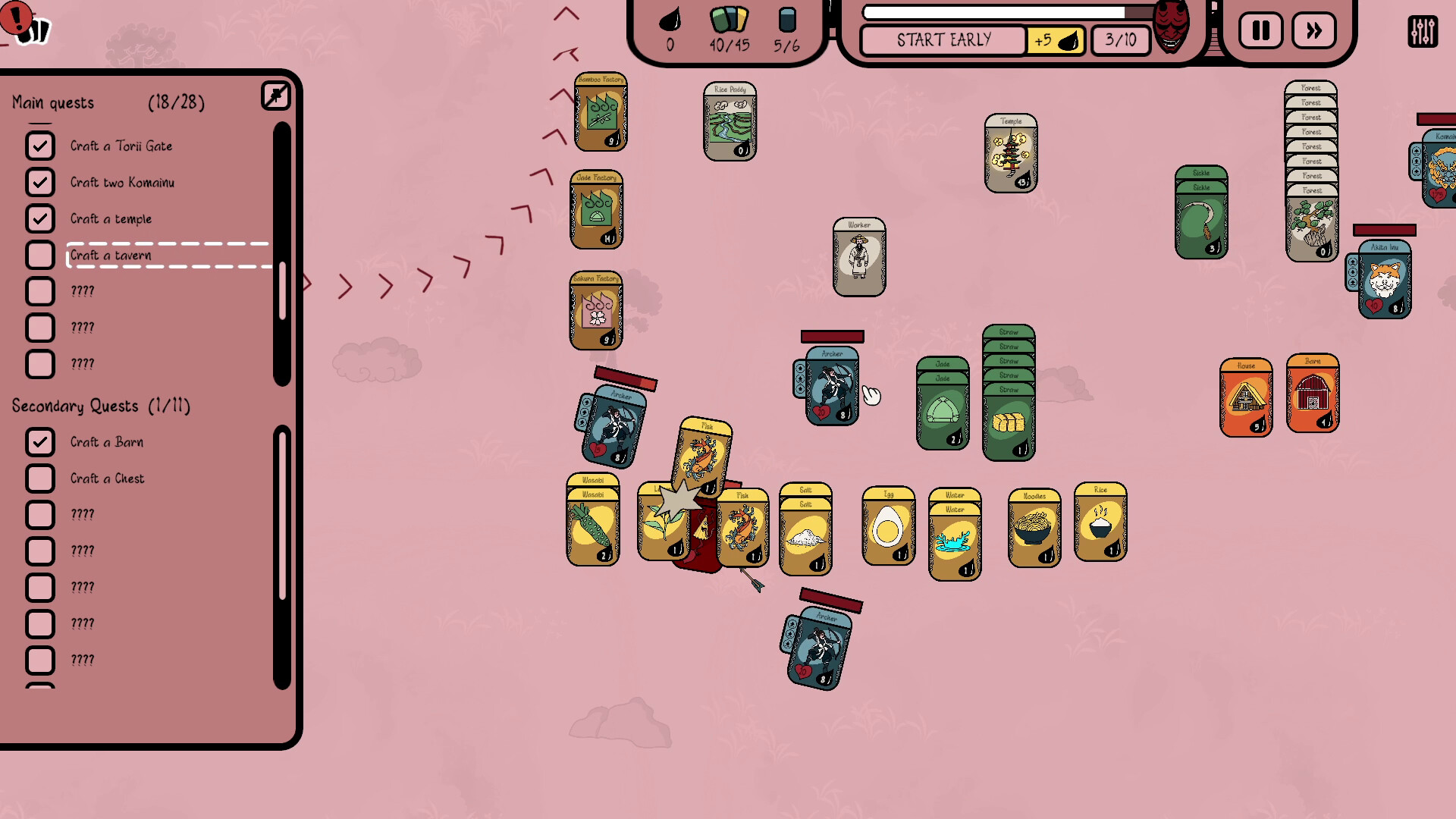
Task: Pause the game with the pause icon
Action: [1260, 30]
